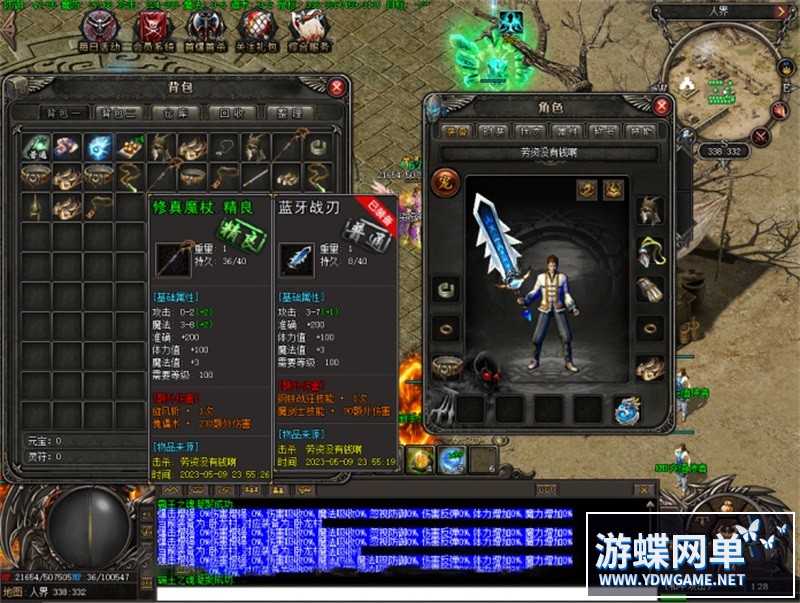Click the 整理 sort button
The width and height of the screenshot is (800, 603).
[x=289, y=113]
